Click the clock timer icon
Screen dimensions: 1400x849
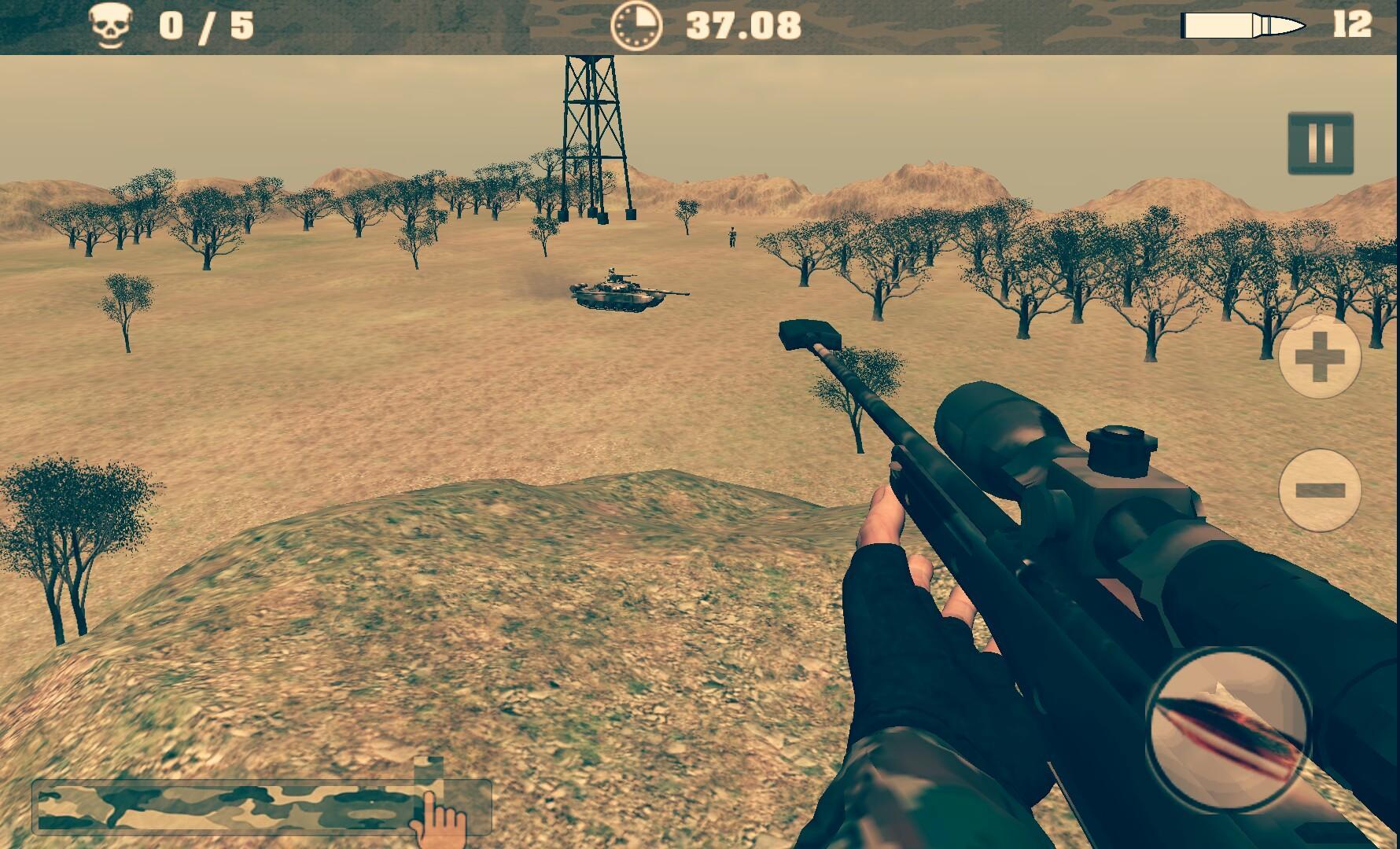coord(637,24)
